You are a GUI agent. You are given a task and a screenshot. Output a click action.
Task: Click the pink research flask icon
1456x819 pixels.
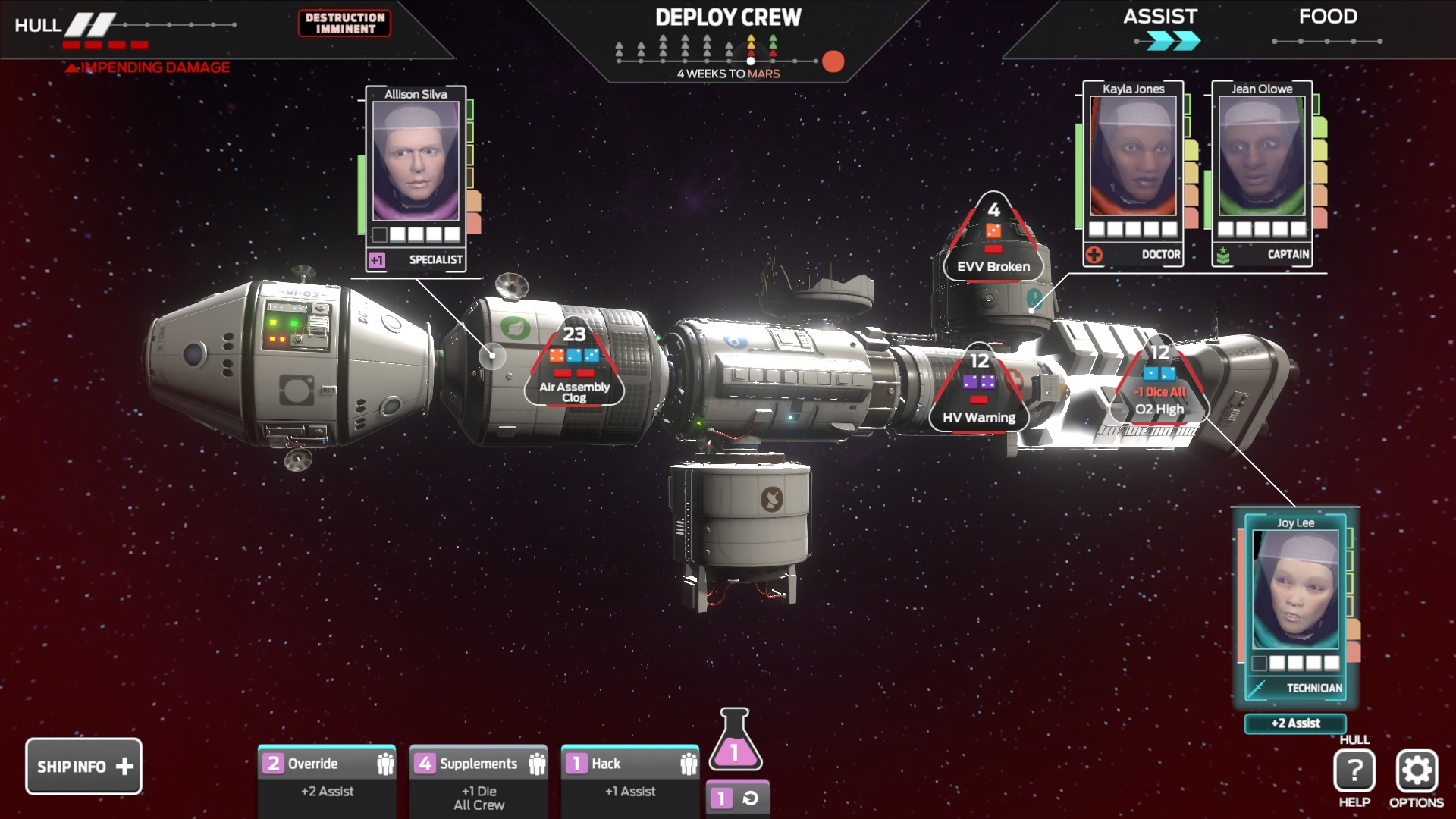pos(735,741)
